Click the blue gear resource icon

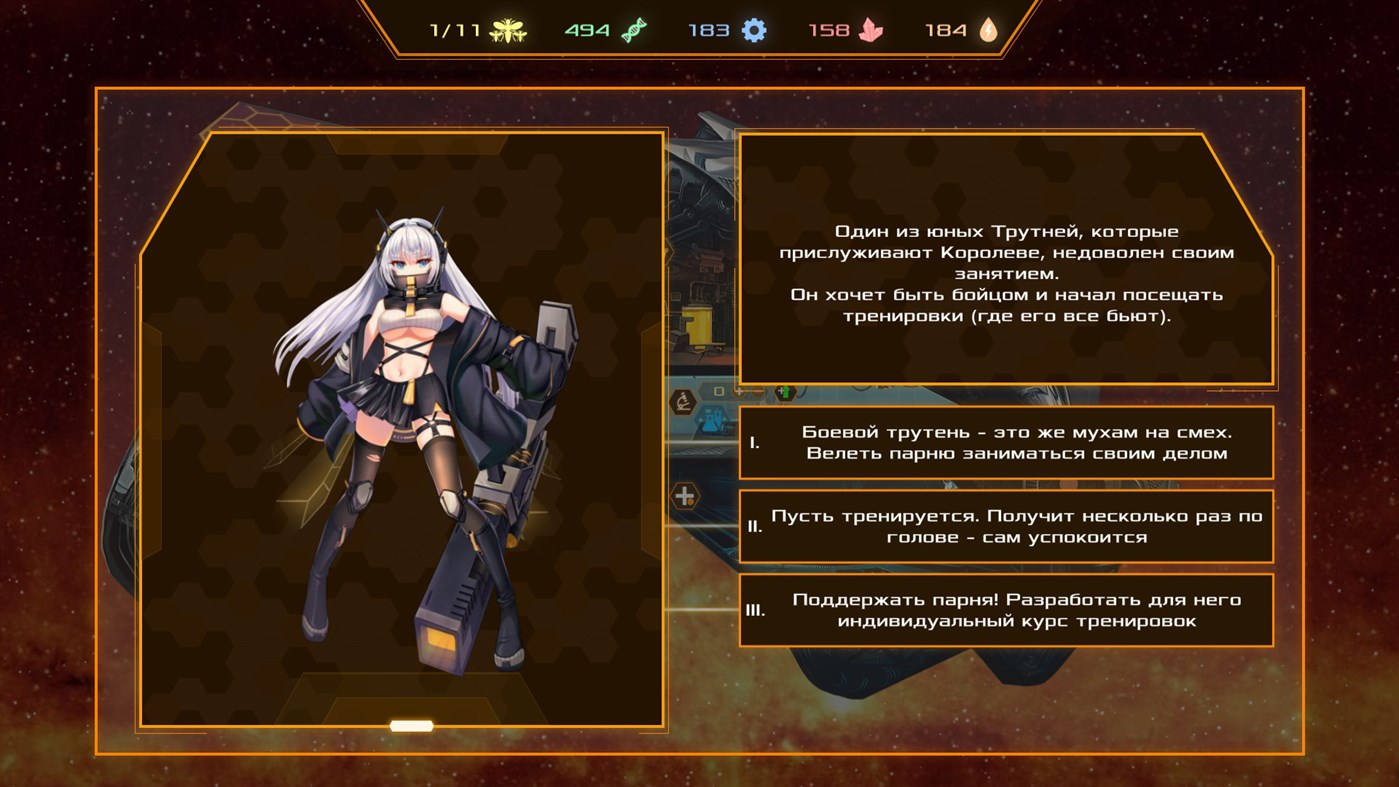(x=753, y=28)
